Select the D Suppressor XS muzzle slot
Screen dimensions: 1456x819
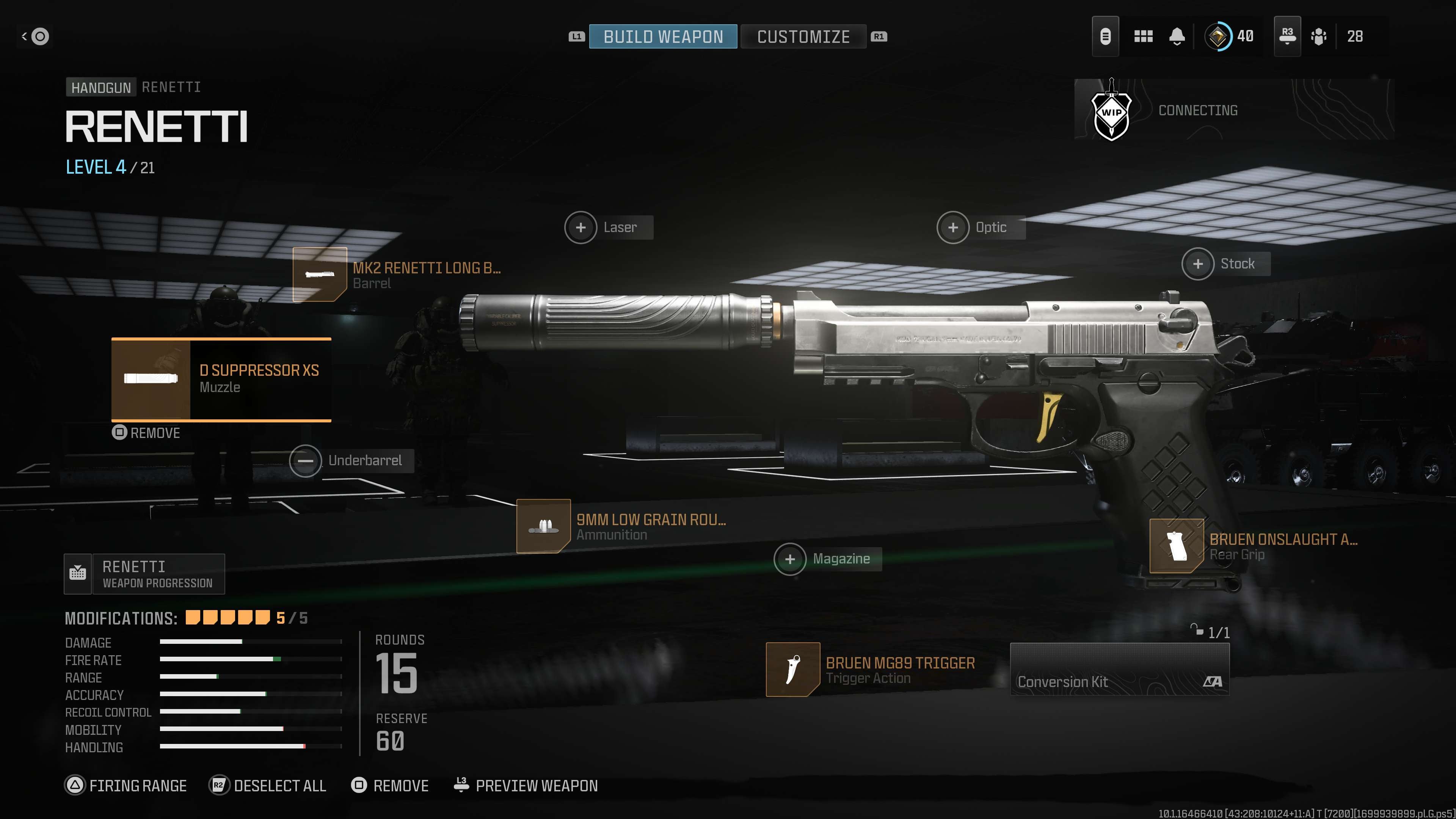(221, 379)
